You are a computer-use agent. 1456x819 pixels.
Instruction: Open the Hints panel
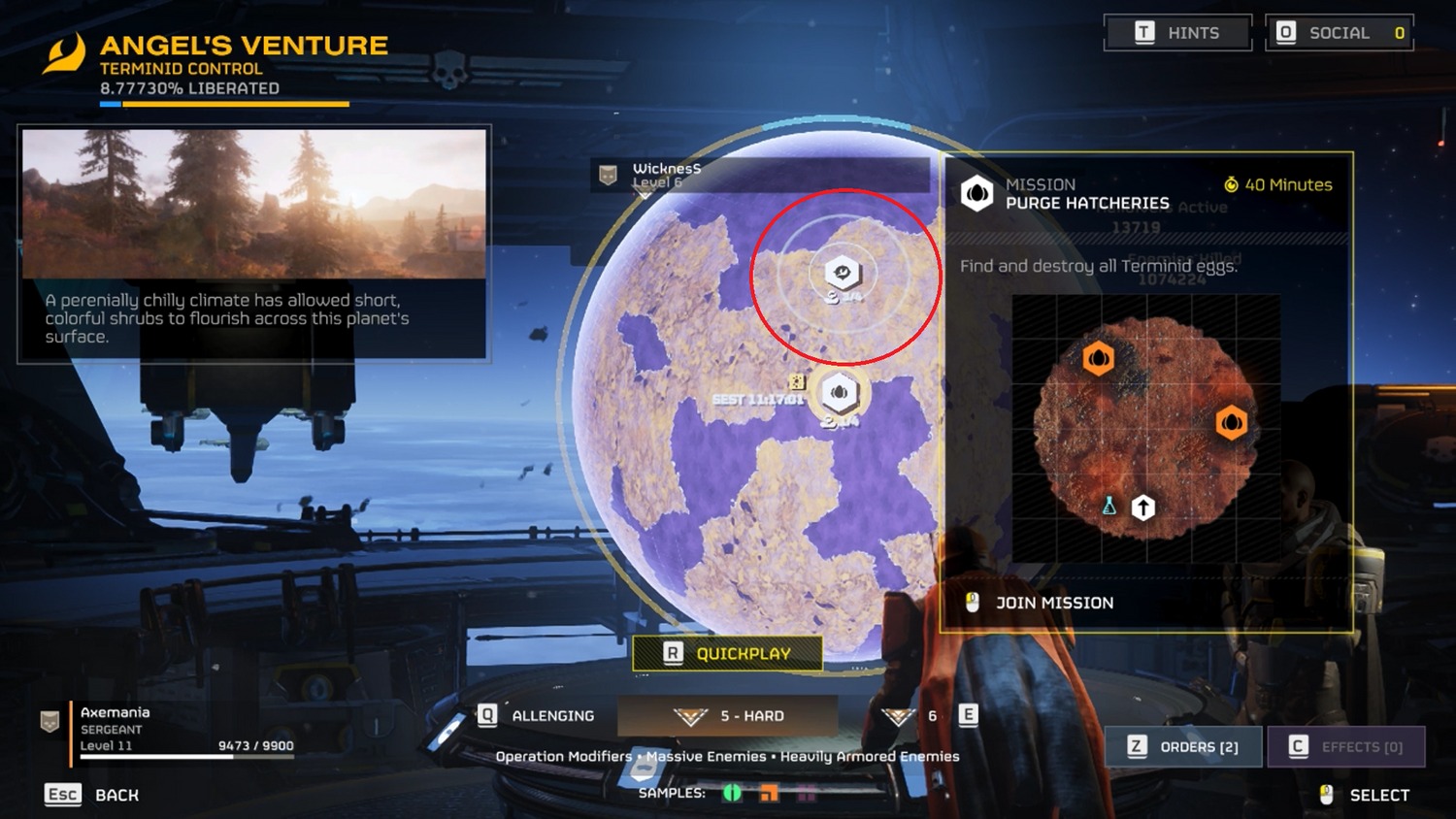1177,33
